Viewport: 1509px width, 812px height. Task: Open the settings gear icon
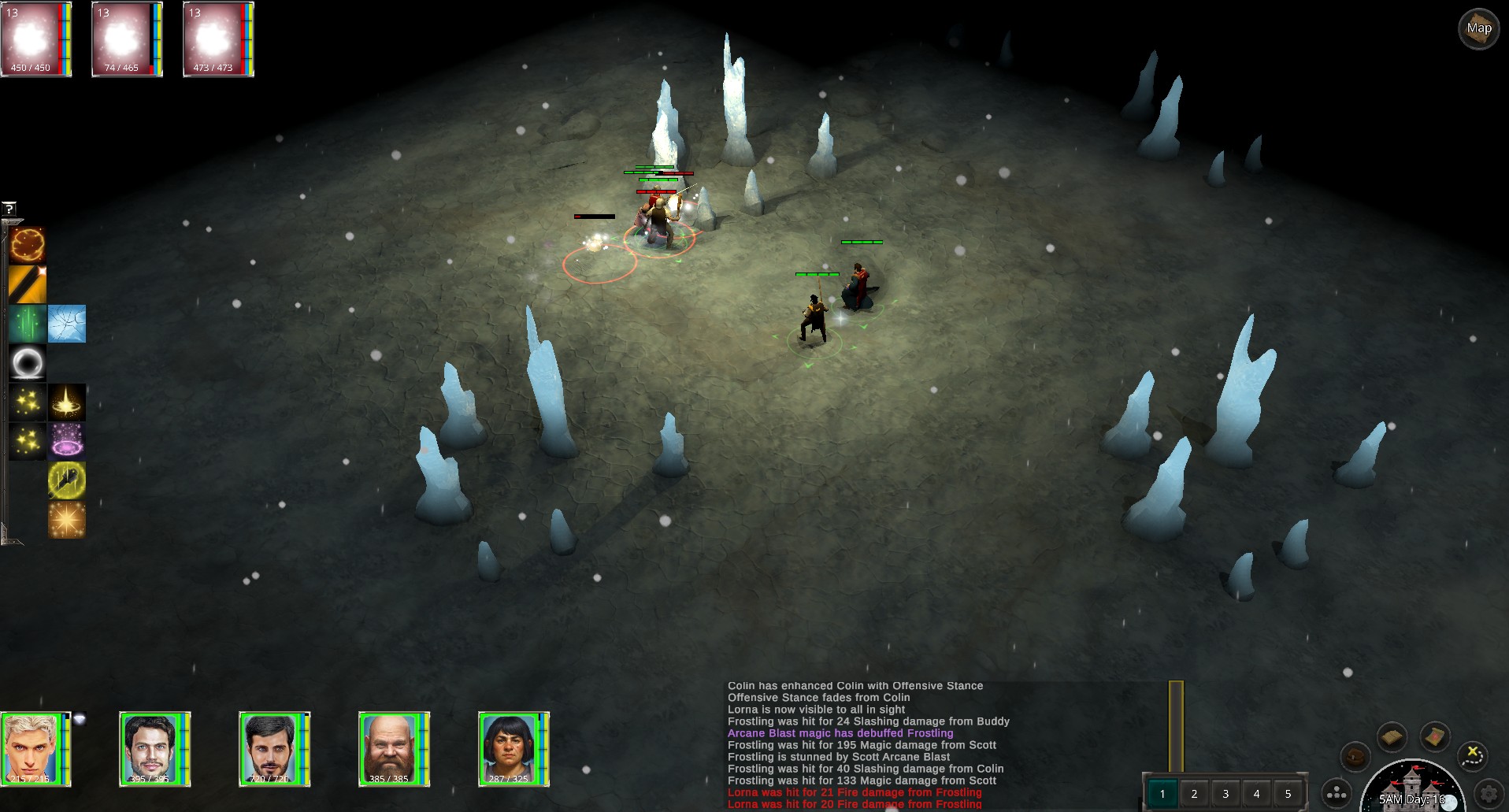tap(1488, 794)
